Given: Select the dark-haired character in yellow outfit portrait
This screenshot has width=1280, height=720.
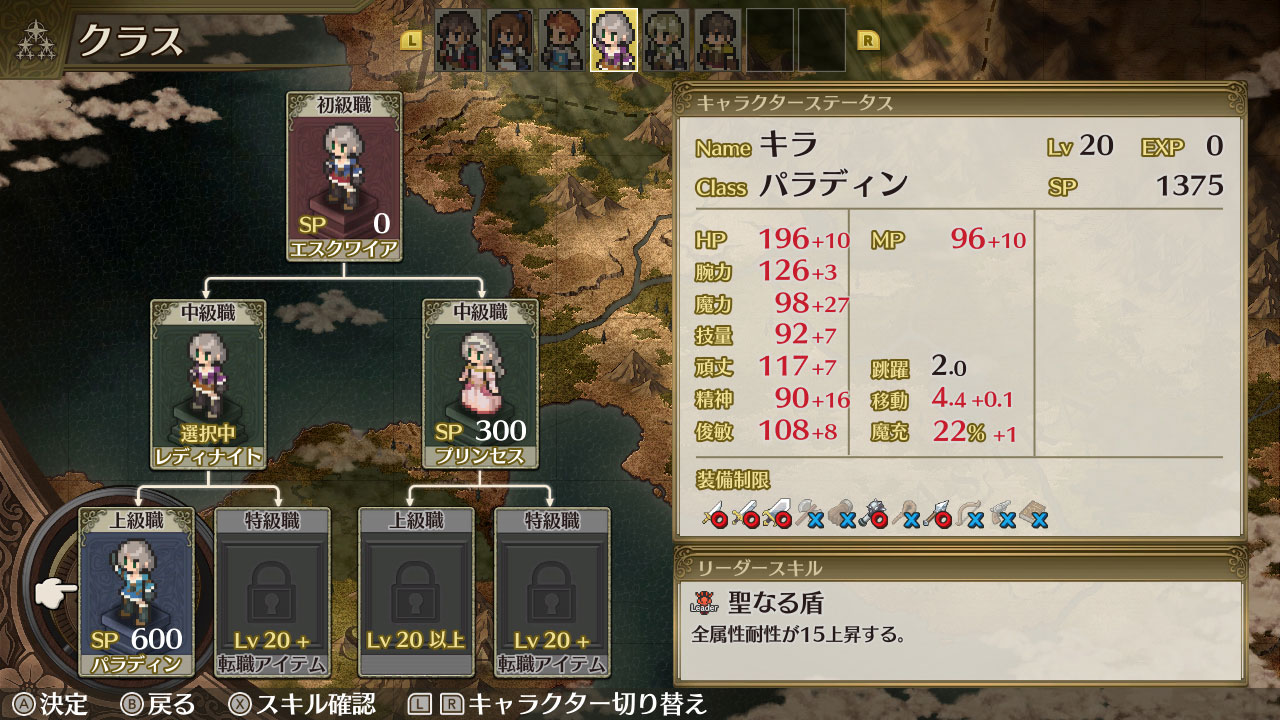Looking at the screenshot, I should point(718,40).
